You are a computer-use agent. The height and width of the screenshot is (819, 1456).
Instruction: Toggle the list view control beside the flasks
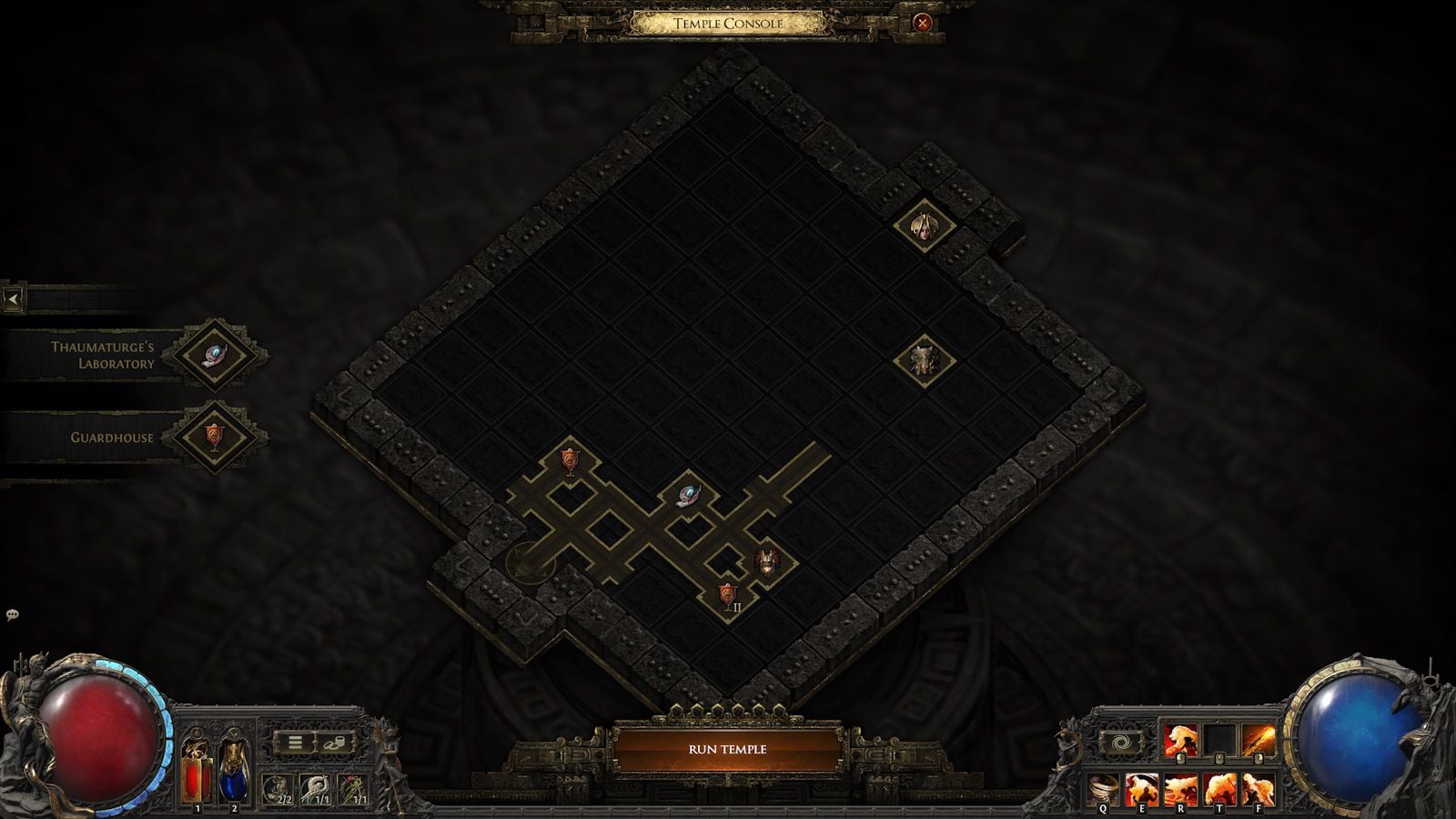[x=295, y=742]
